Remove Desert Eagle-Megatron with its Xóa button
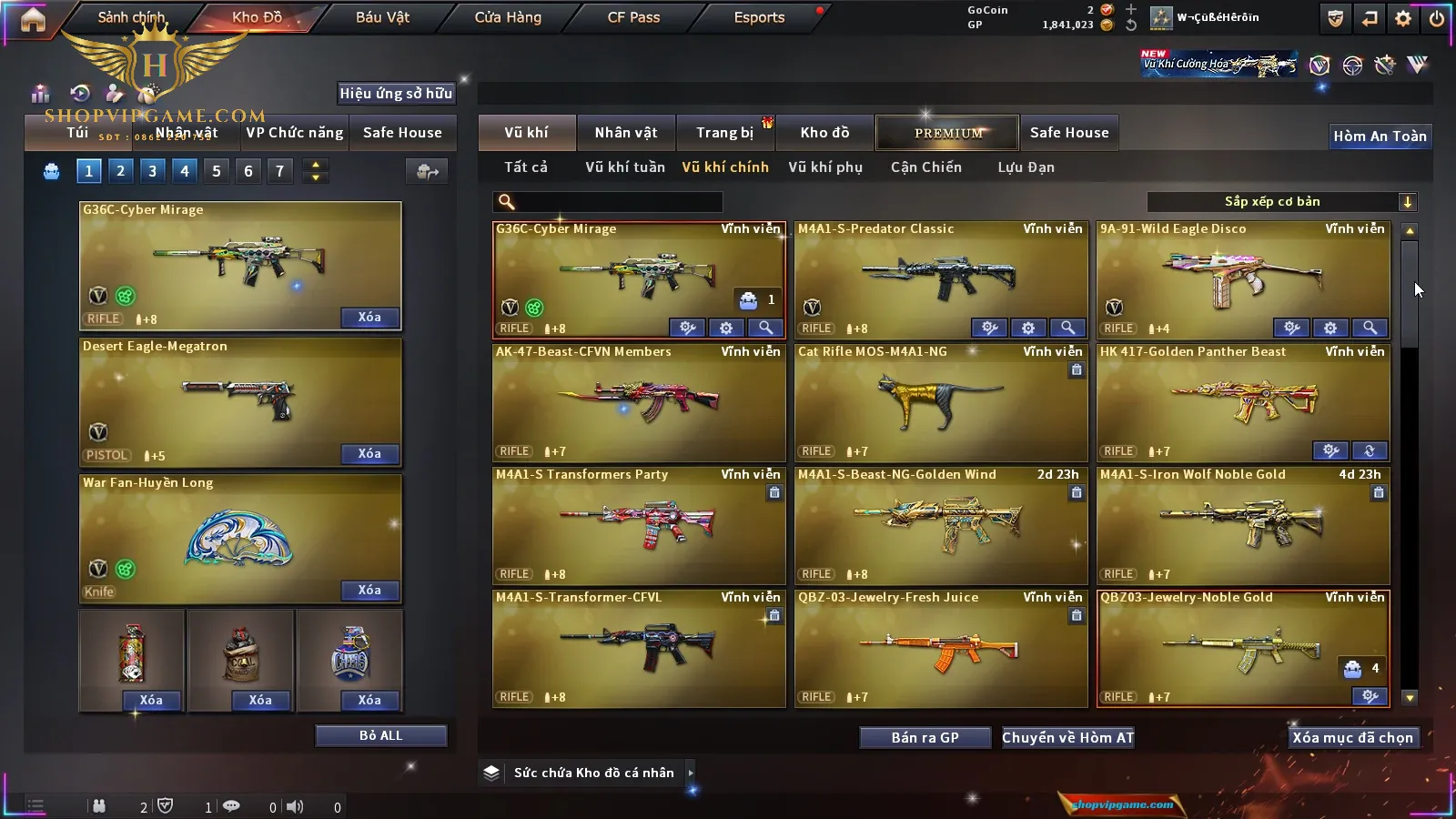 coord(369,453)
